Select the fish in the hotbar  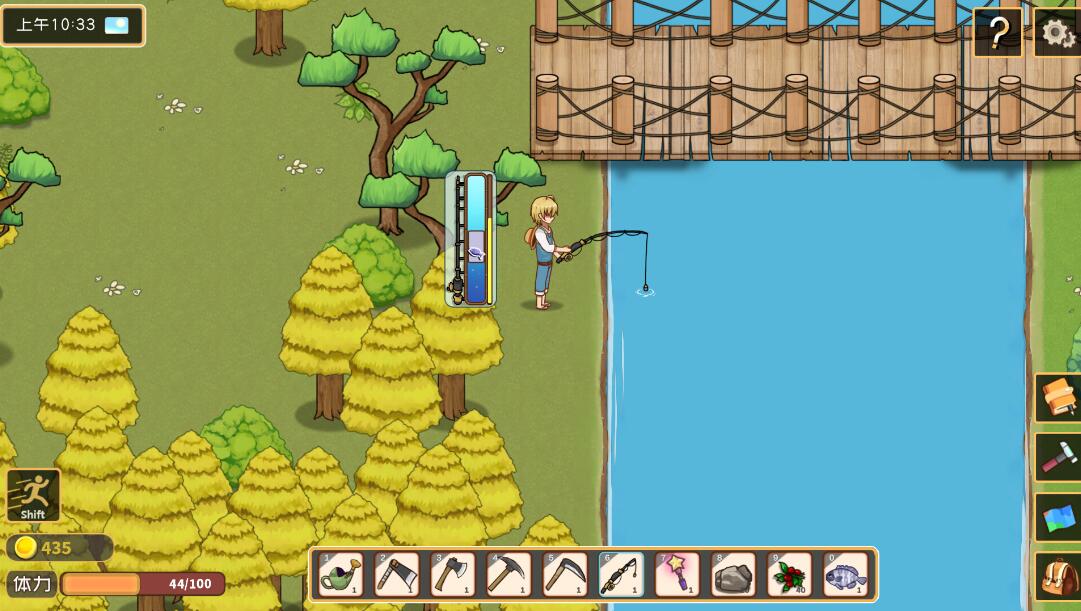[x=845, y=574]
